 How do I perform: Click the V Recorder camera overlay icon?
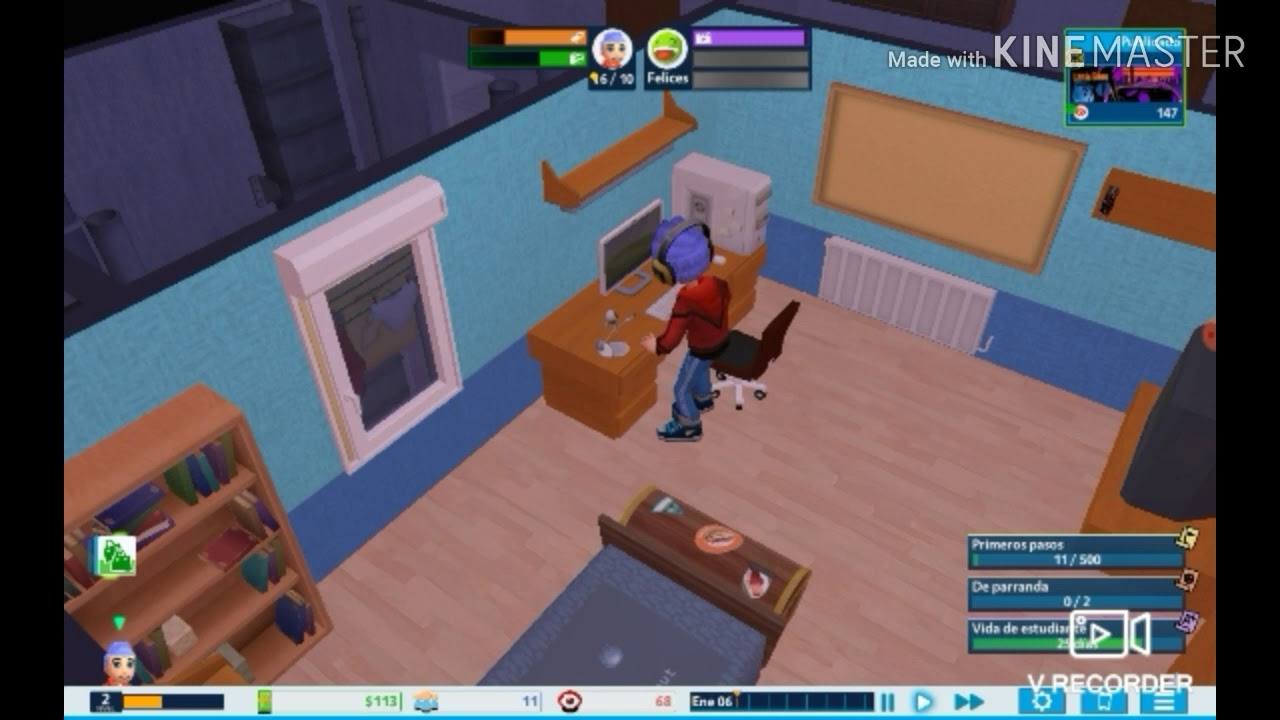pyautogui.click(x=1110, y=634)
